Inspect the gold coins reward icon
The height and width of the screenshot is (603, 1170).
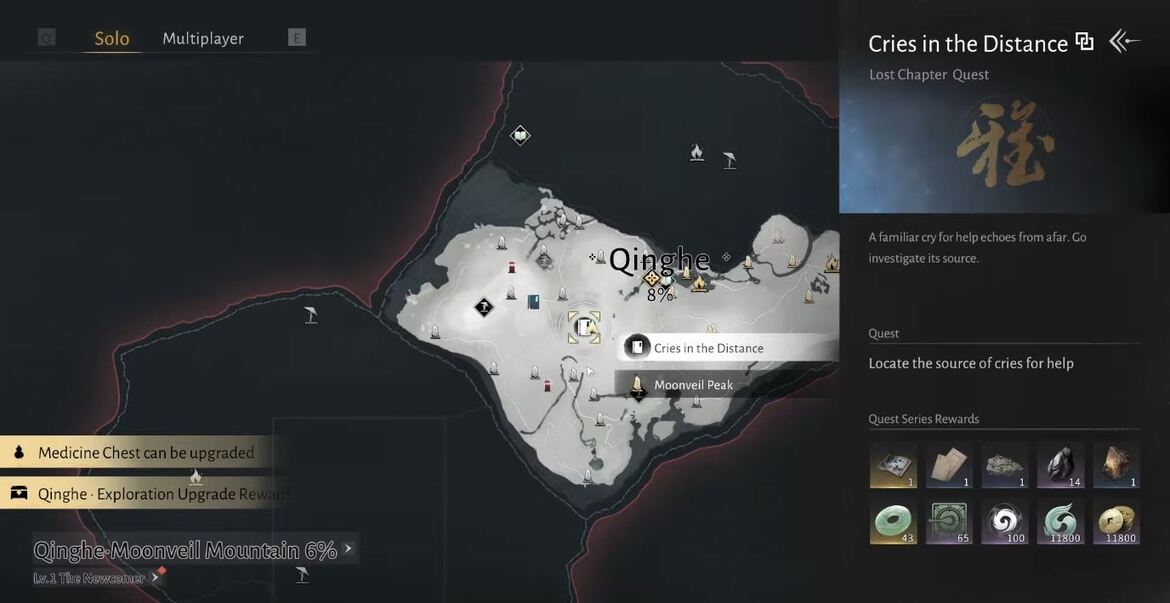coord(1116,522)
